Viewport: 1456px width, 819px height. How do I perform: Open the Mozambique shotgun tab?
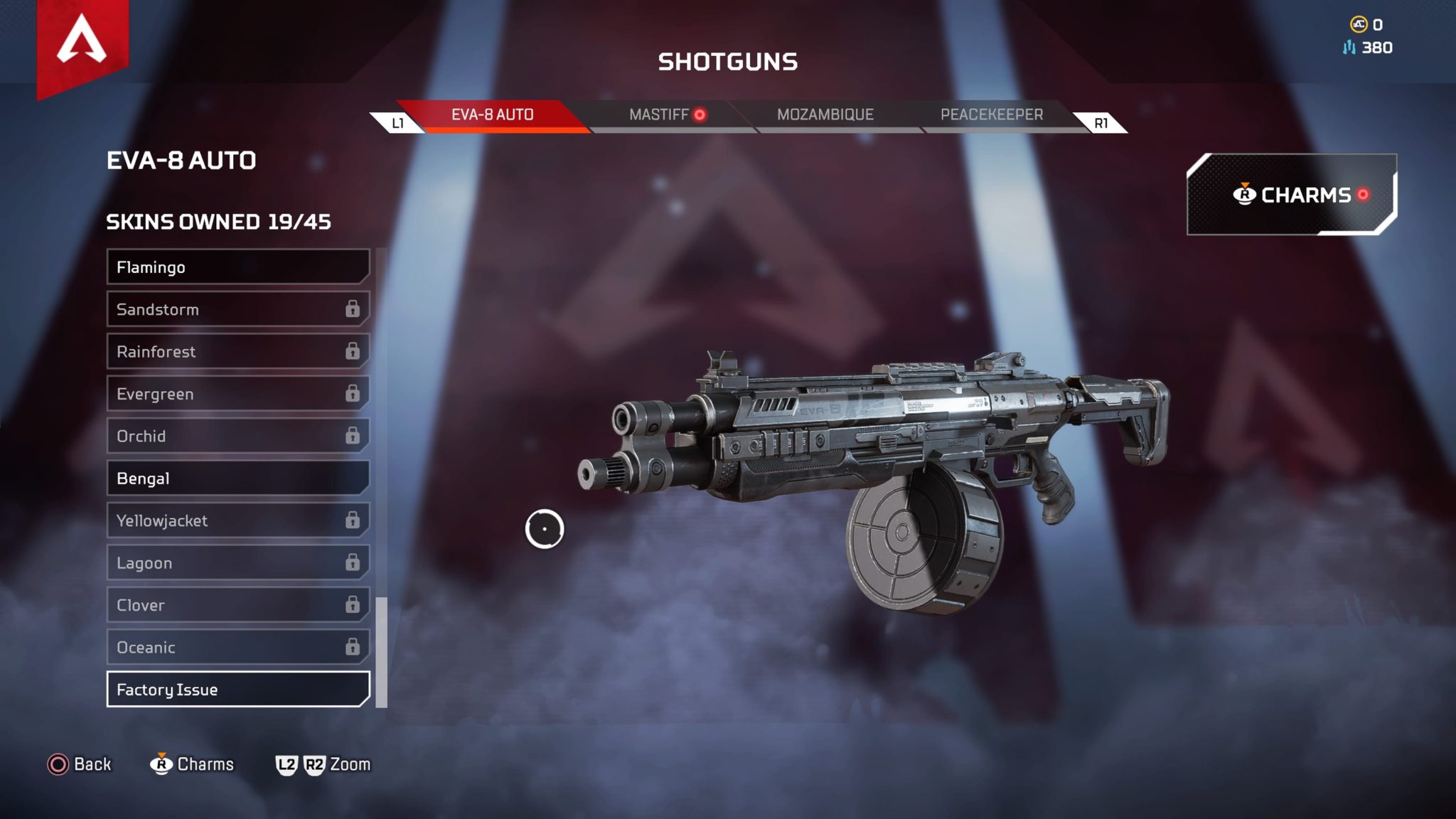[x=825, y=114]
